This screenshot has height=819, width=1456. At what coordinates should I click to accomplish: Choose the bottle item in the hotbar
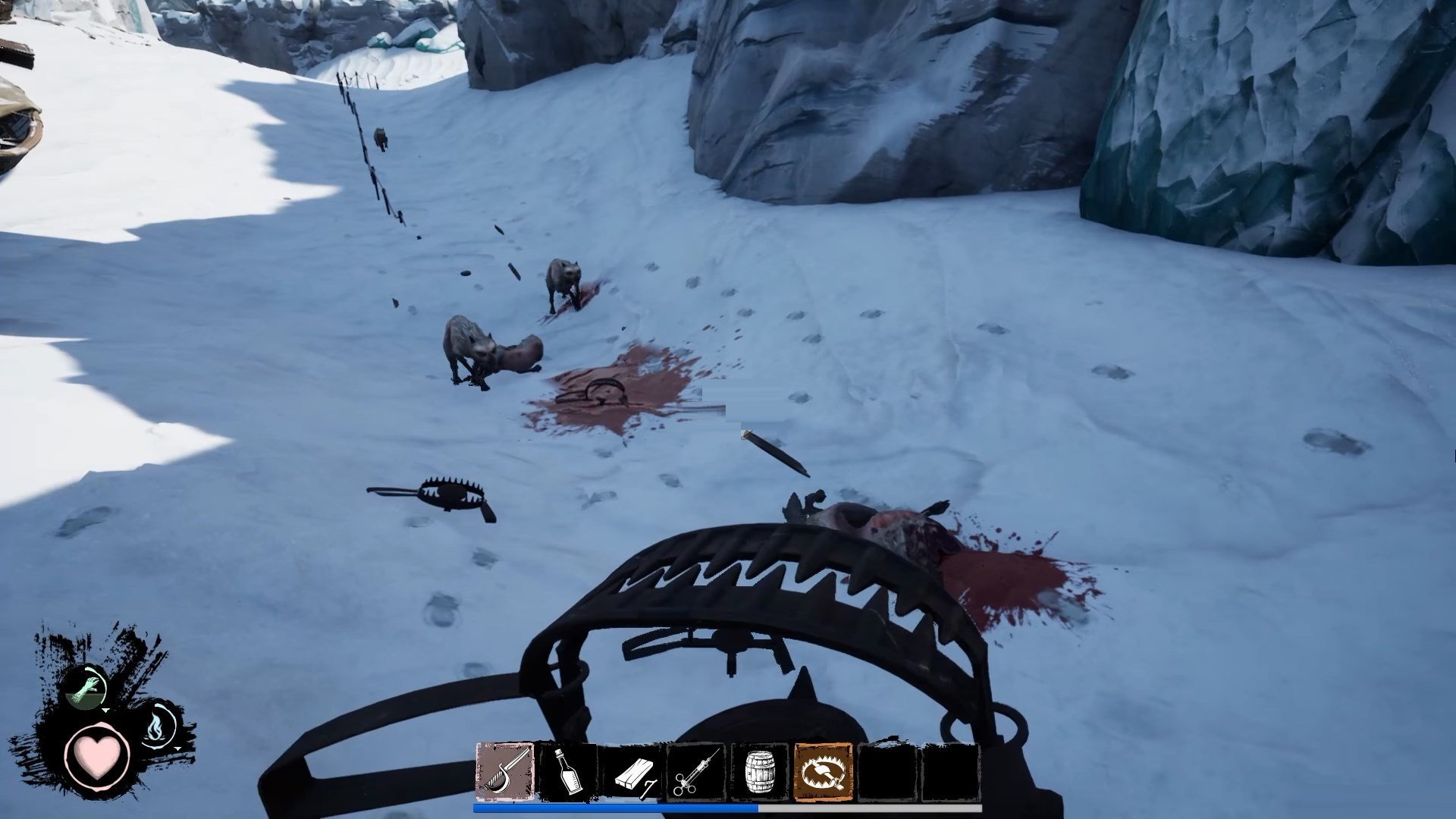click(x=569, y=771)
